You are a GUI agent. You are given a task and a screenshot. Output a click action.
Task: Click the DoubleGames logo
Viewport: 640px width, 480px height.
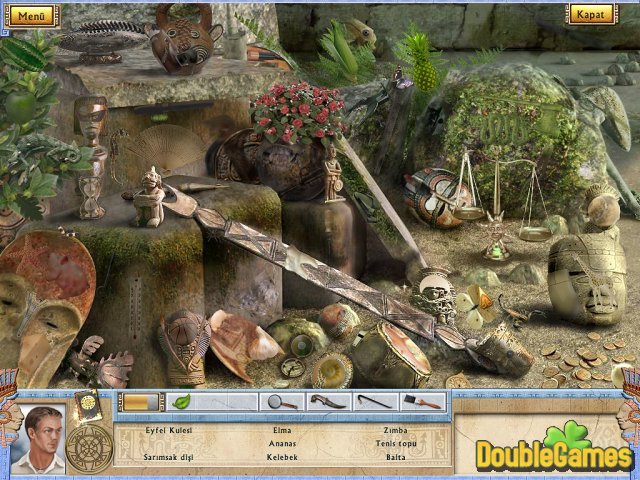pyautogui.click(x=553, y=450)
